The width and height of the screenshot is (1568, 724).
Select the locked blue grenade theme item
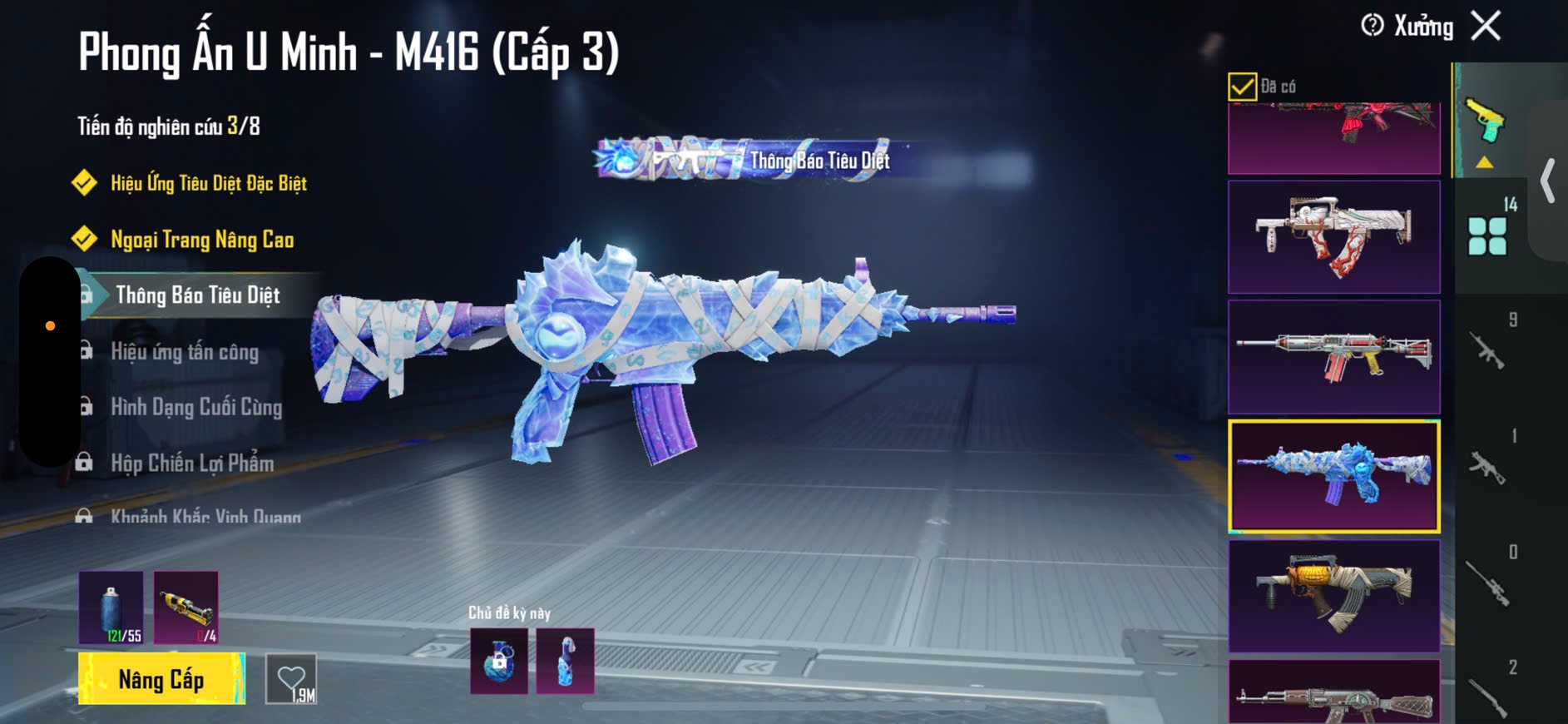point(499,662)
